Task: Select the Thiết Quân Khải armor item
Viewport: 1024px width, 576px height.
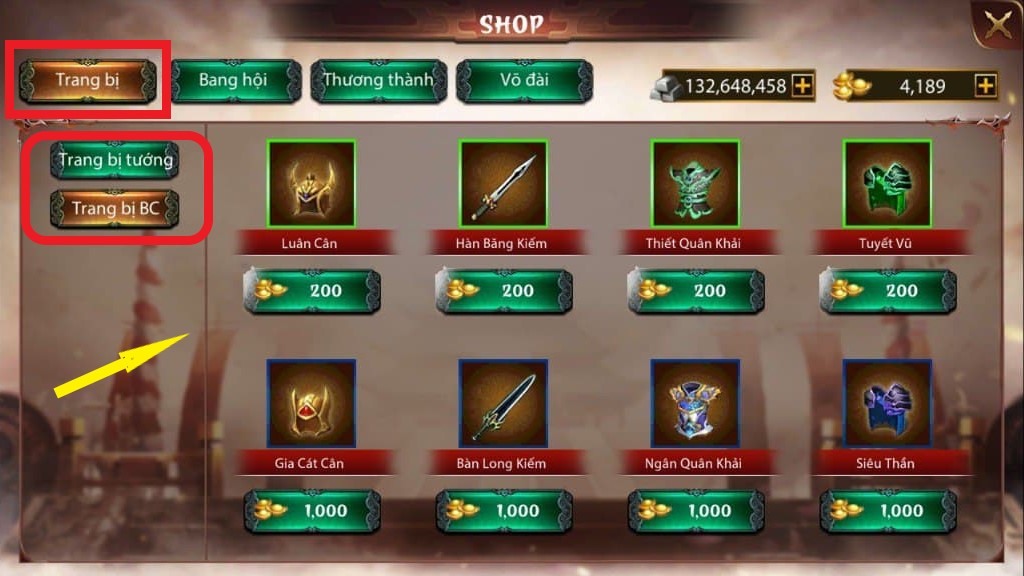Action: (695, 184)
